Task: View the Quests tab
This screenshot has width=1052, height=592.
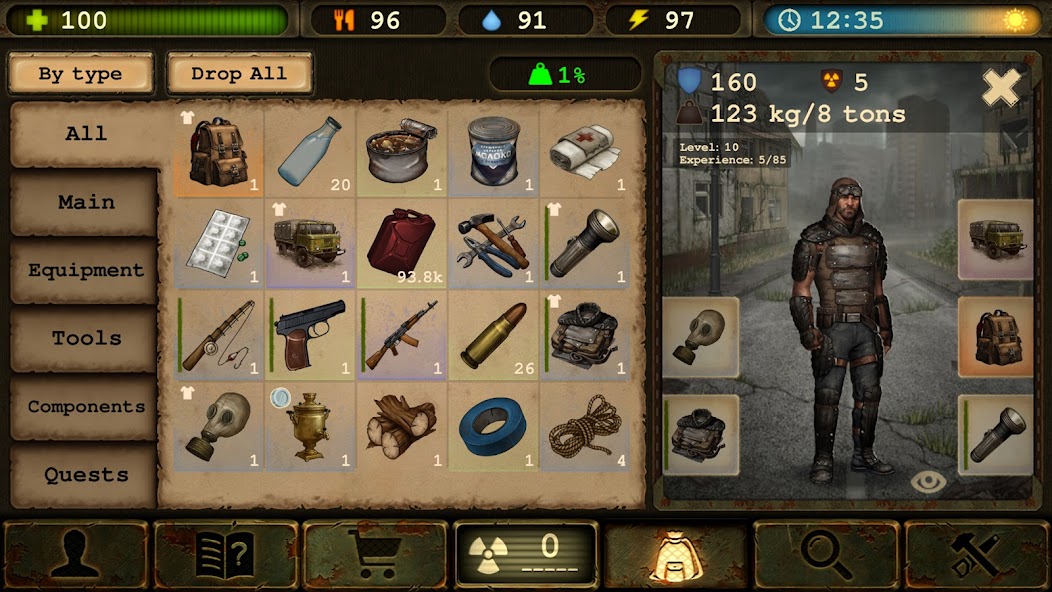Action: pos(85,475)
